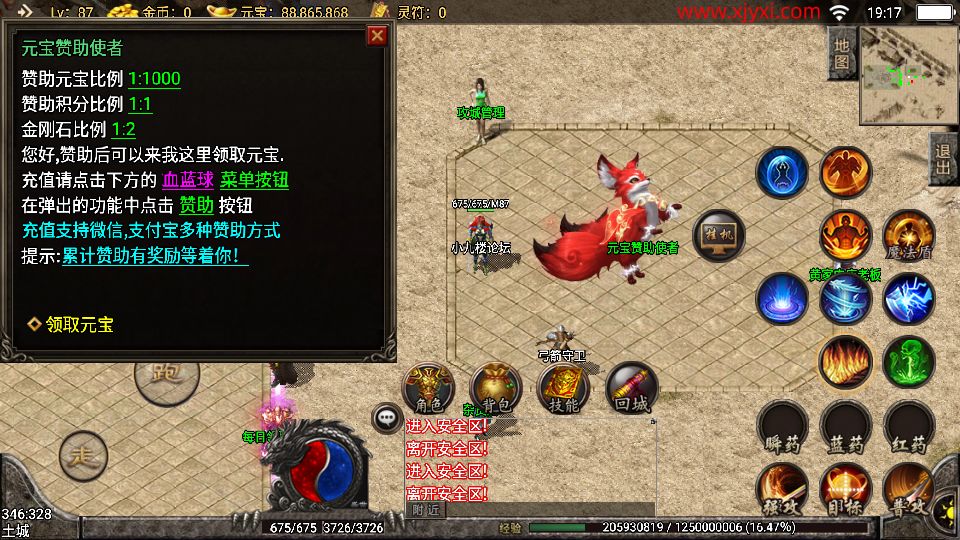Tap the 退出 exit button
The image size is (960, 540).
coord(942,158)
